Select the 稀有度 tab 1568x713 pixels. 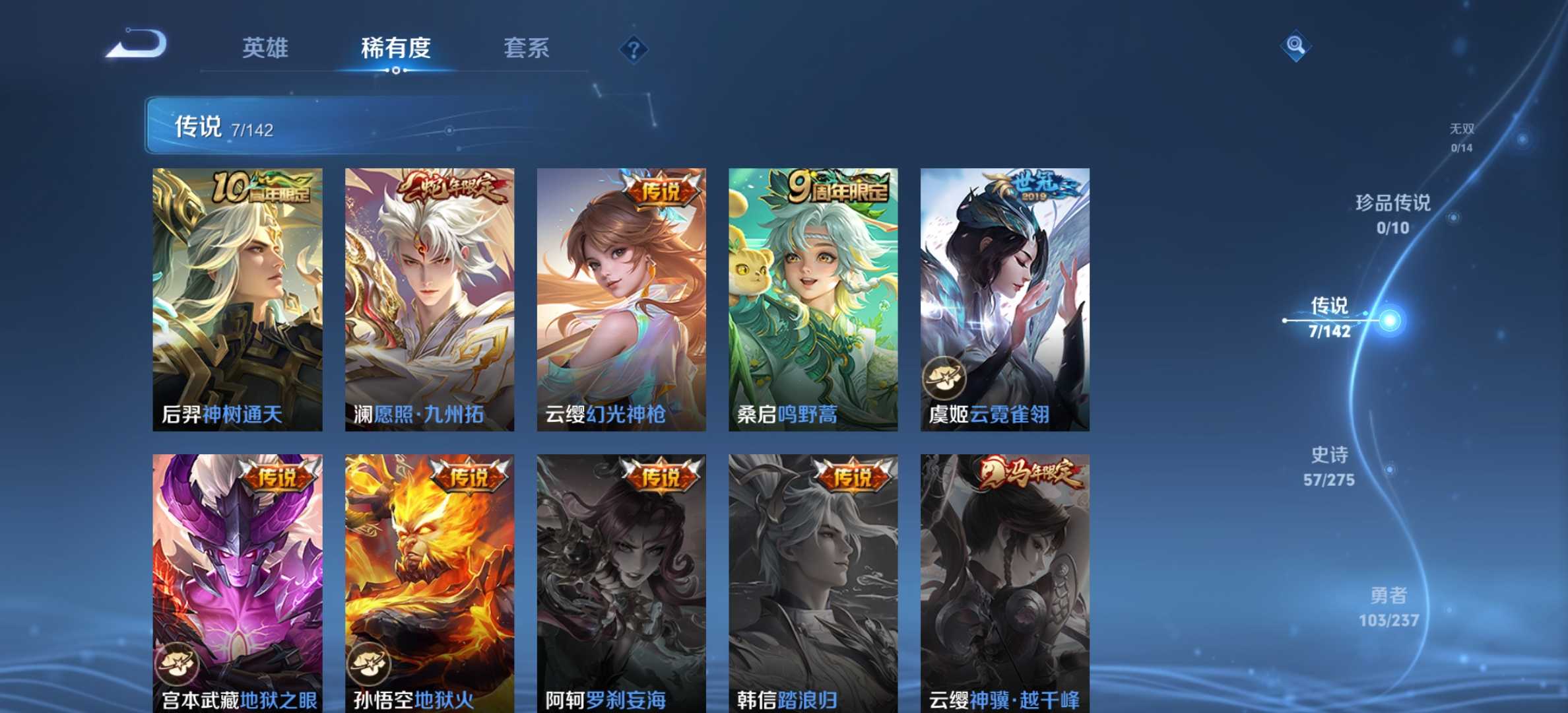(395, 48)
